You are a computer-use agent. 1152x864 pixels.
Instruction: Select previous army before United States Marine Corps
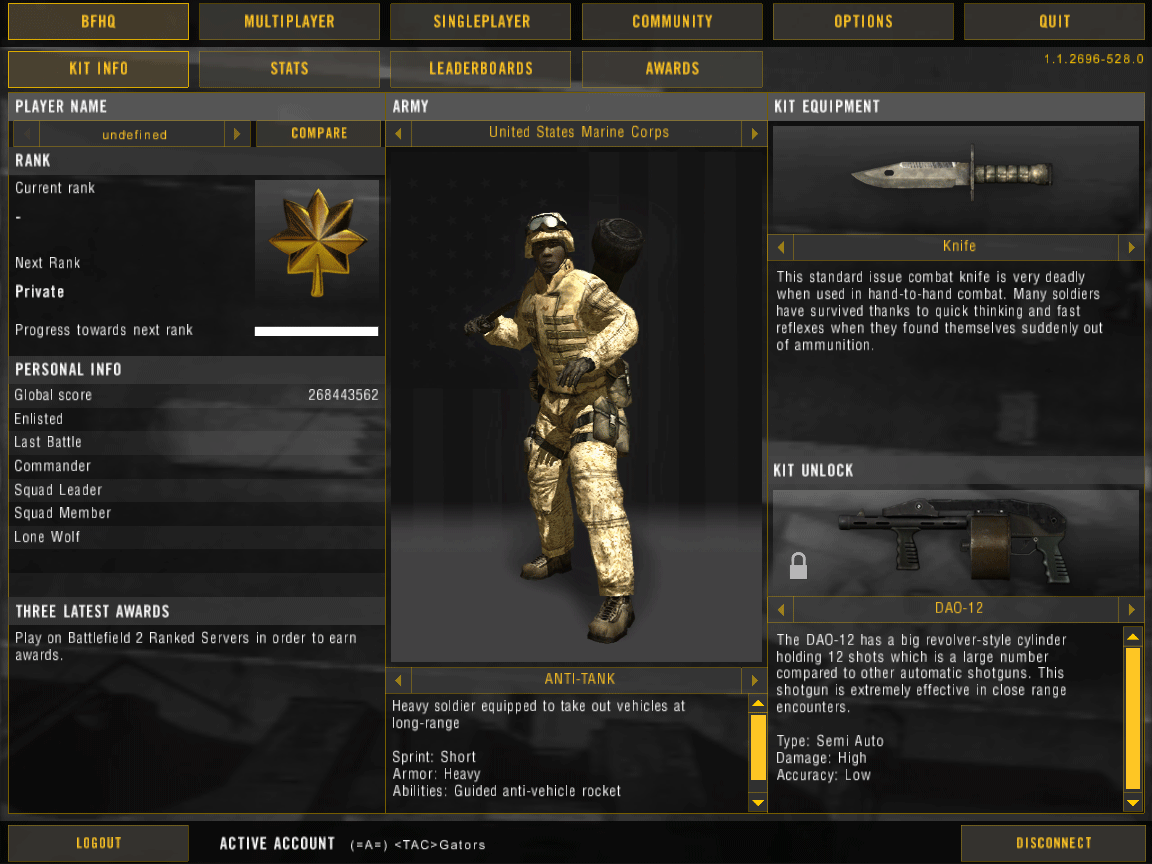click(x=399, y=133)
